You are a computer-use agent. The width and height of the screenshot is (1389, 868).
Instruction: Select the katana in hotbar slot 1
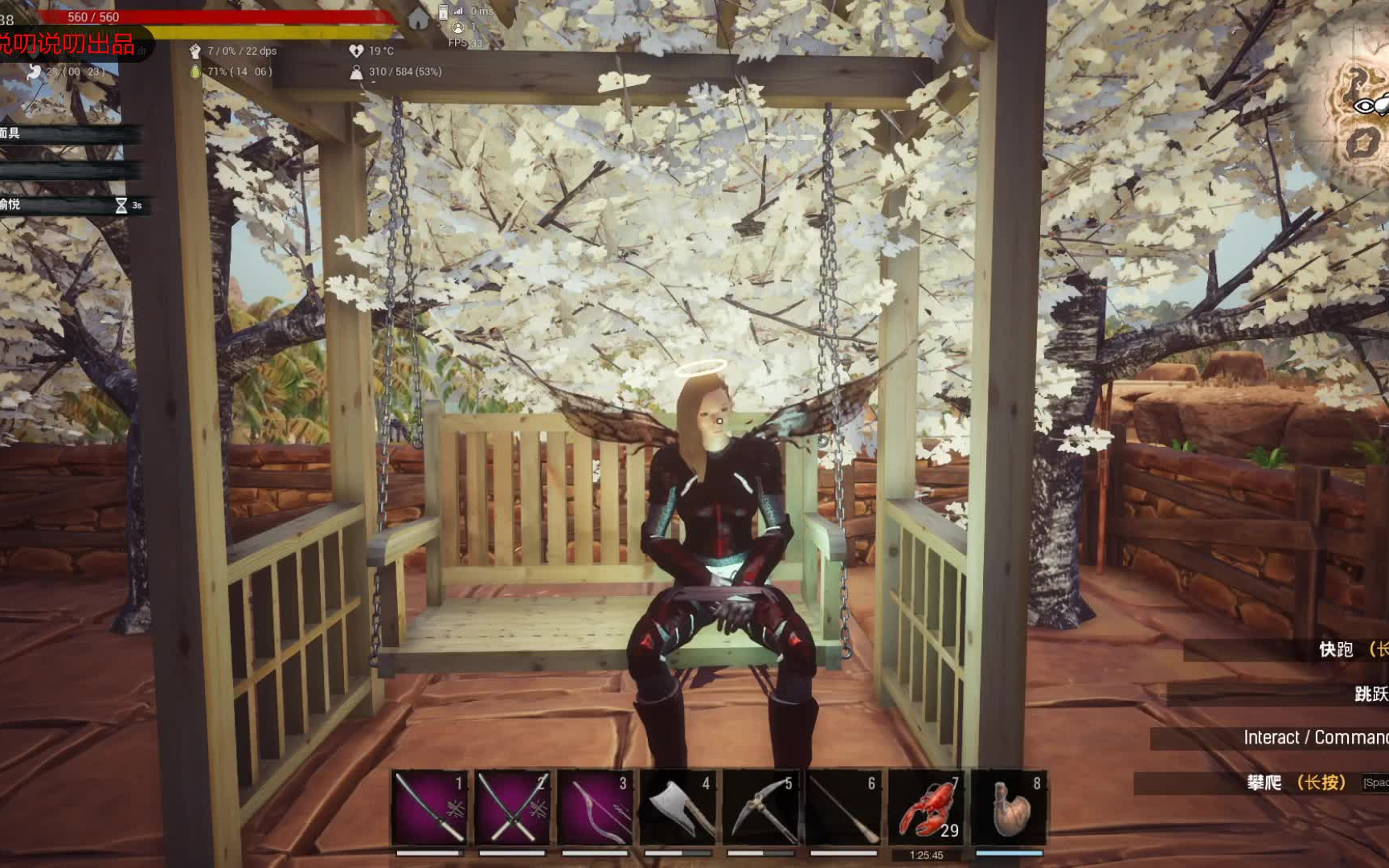(429, 807)
